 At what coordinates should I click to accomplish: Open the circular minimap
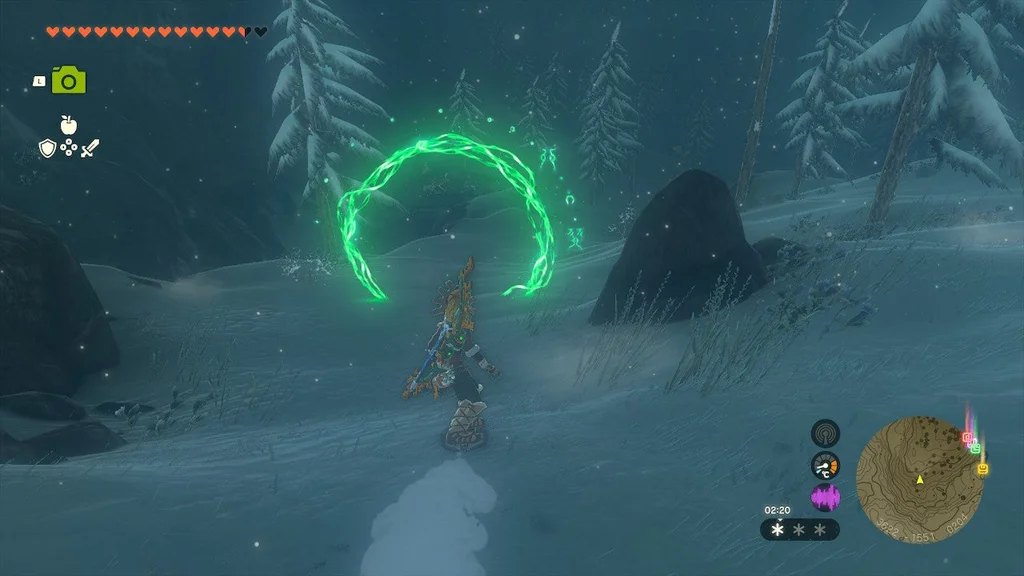click(919, 479)
